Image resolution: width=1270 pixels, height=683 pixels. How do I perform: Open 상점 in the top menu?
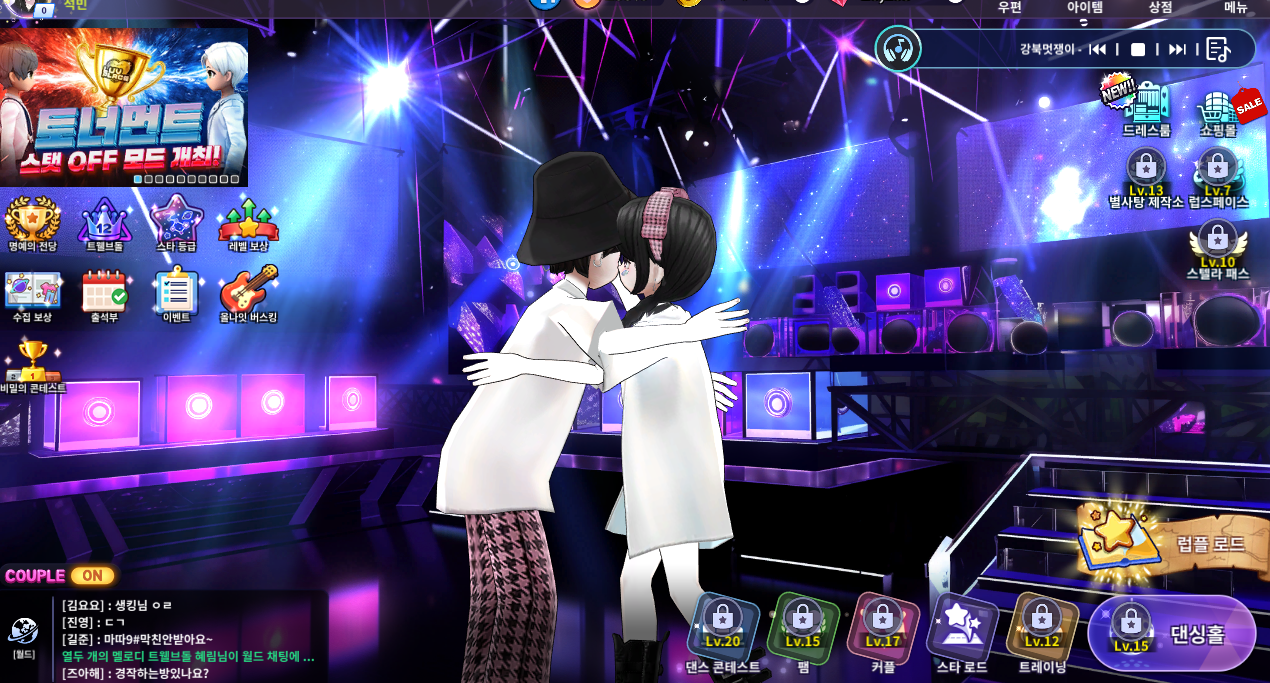coord(1160,7)
